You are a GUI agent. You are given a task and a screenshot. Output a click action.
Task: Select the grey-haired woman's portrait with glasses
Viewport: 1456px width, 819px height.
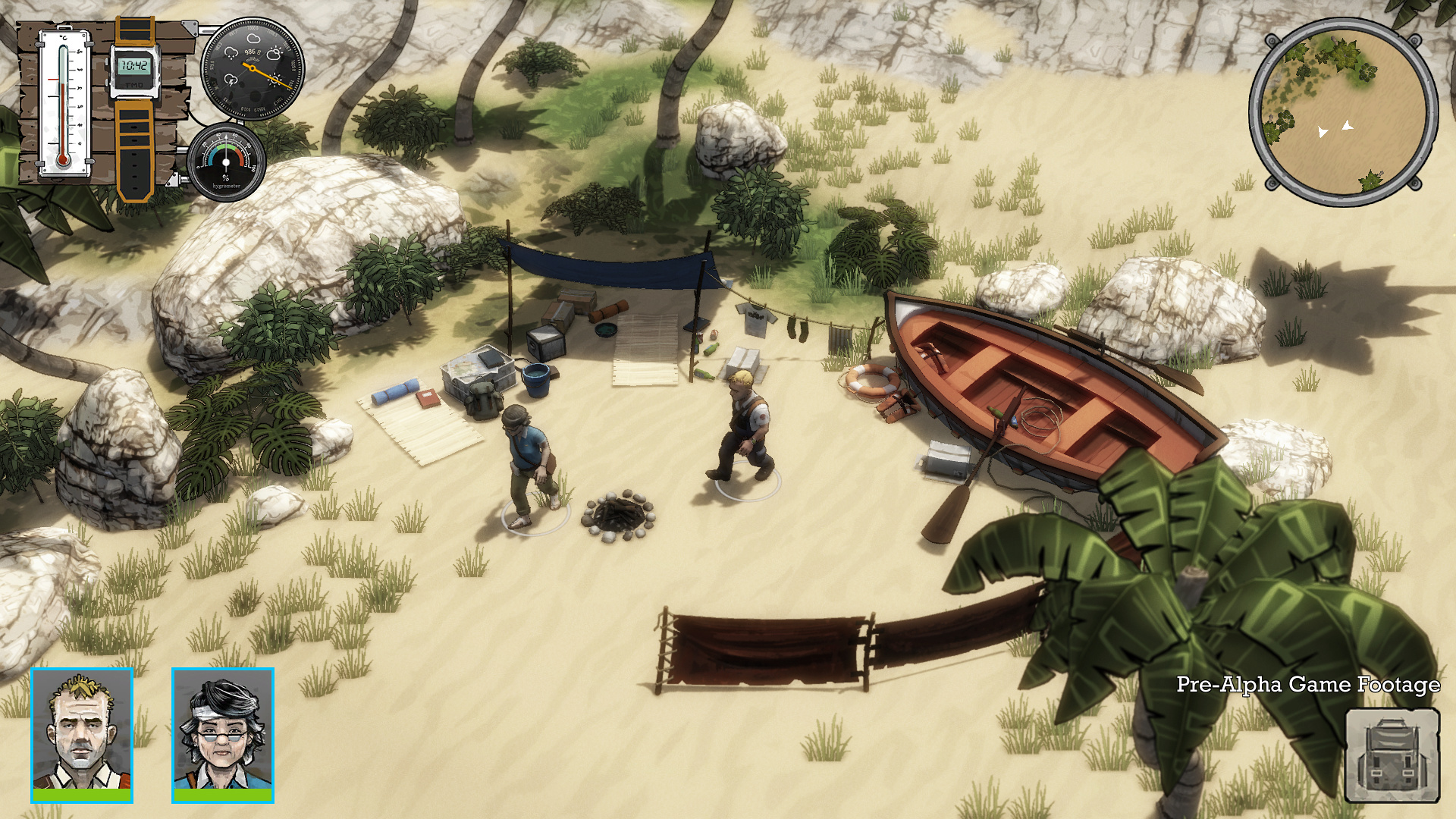point(223,733)
